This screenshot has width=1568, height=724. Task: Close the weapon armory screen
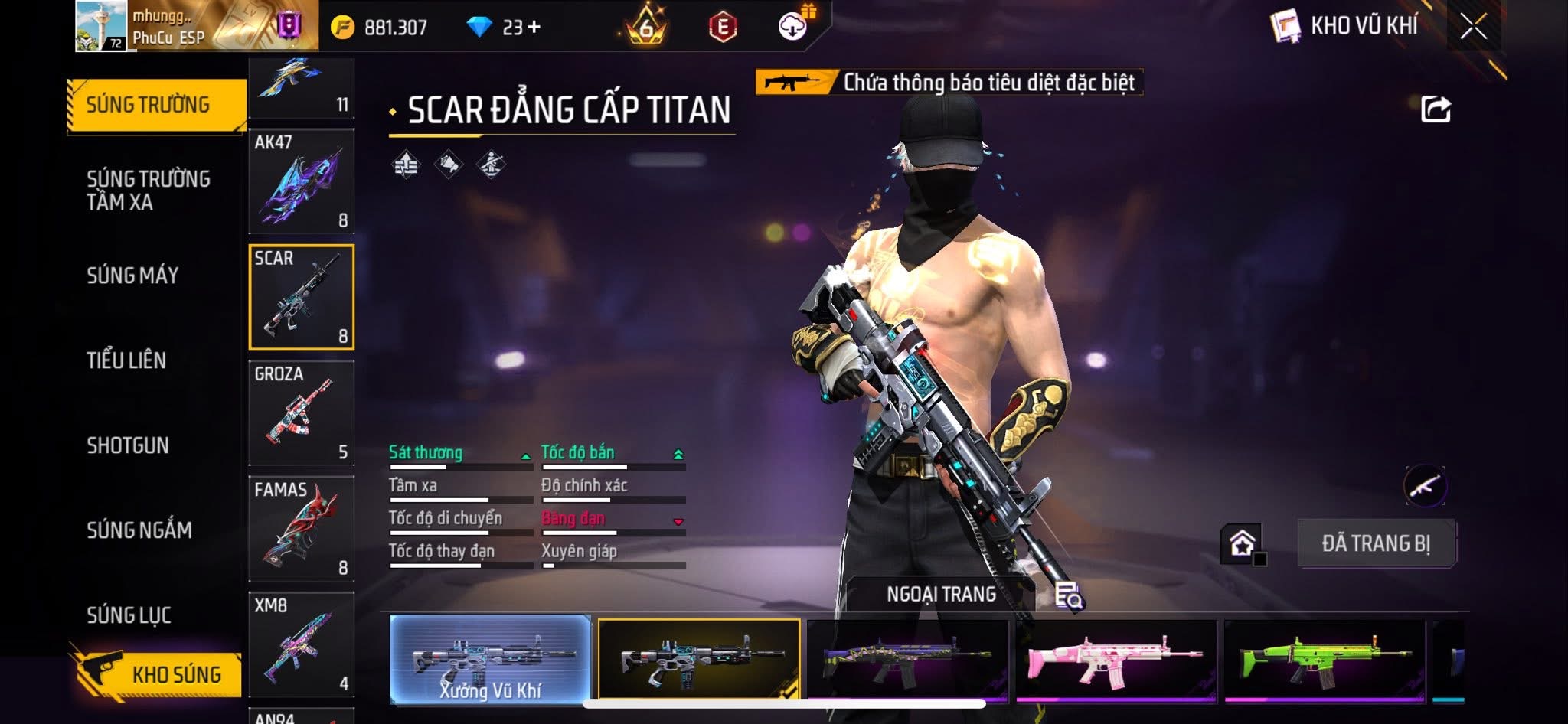click(1473, 28)
